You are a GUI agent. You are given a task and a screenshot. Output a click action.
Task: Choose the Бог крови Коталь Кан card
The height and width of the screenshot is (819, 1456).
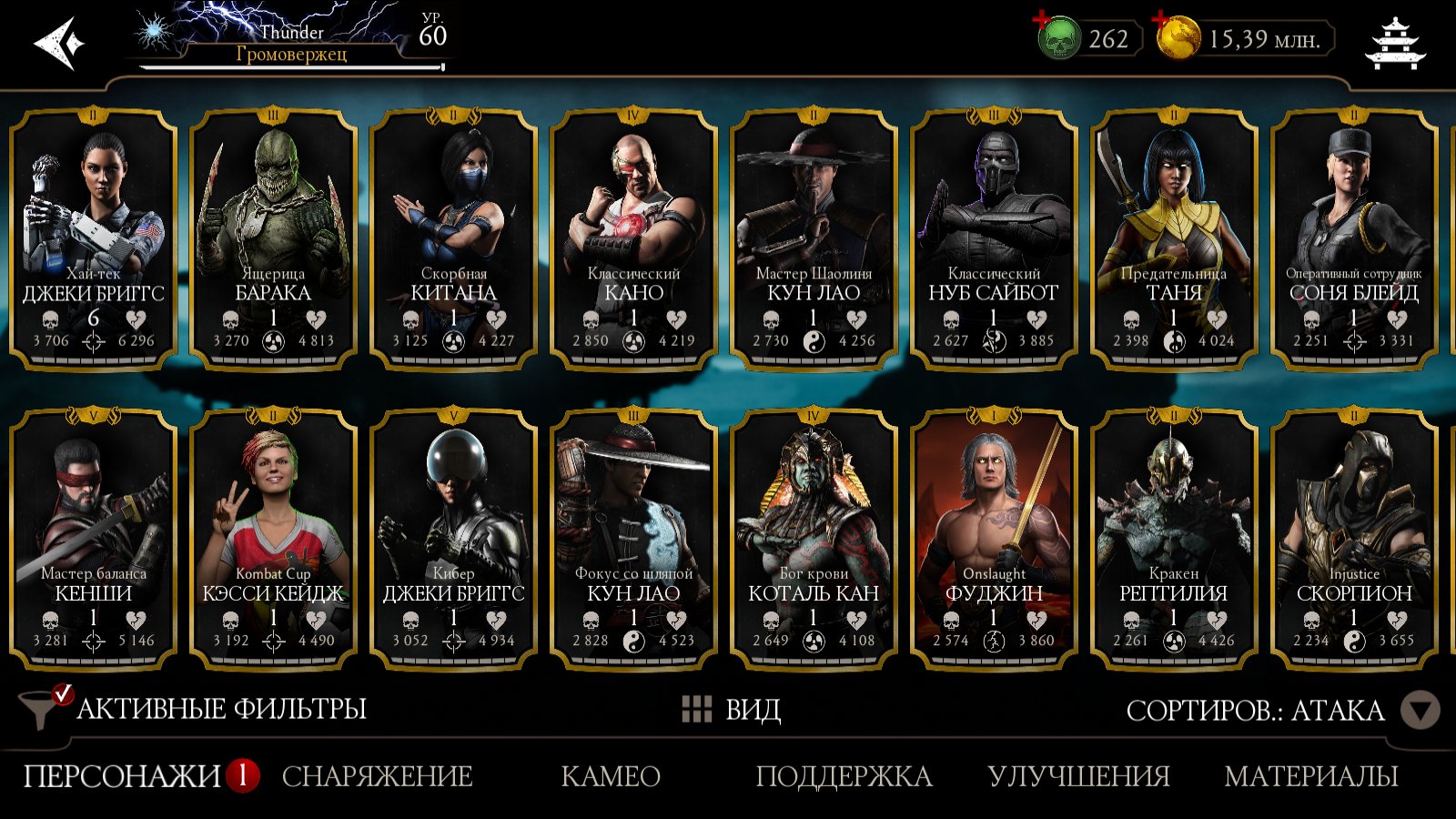pyautogui.click(x=814, y=539)
